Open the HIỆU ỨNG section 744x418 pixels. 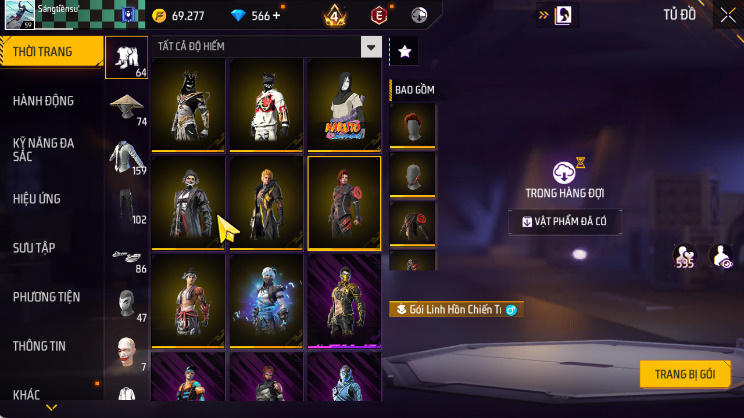(x=38, y=199)
